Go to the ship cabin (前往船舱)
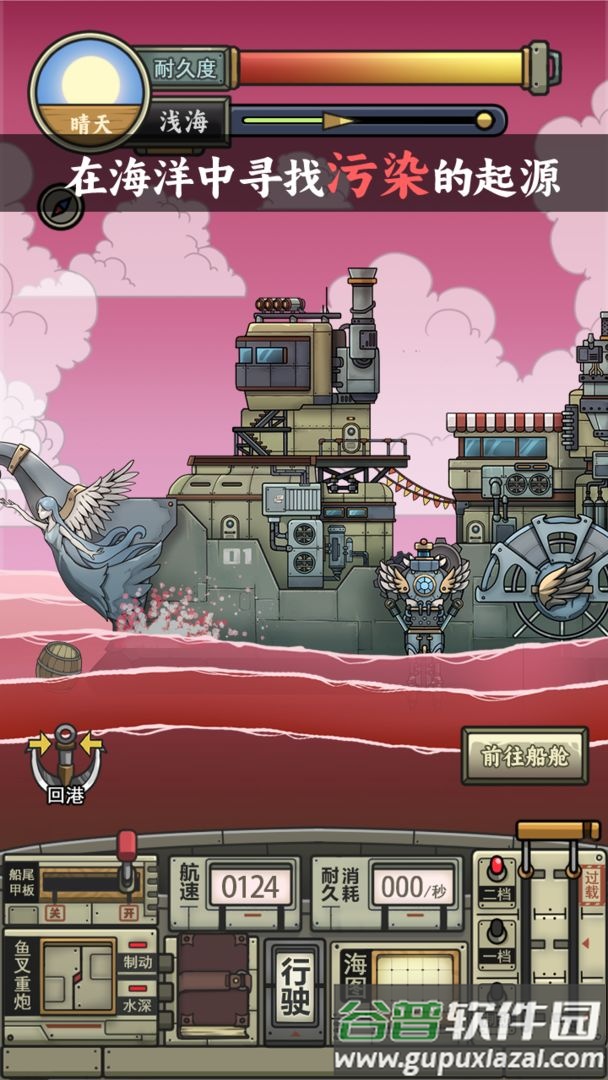608x1080 pixels. pos(524,756)
